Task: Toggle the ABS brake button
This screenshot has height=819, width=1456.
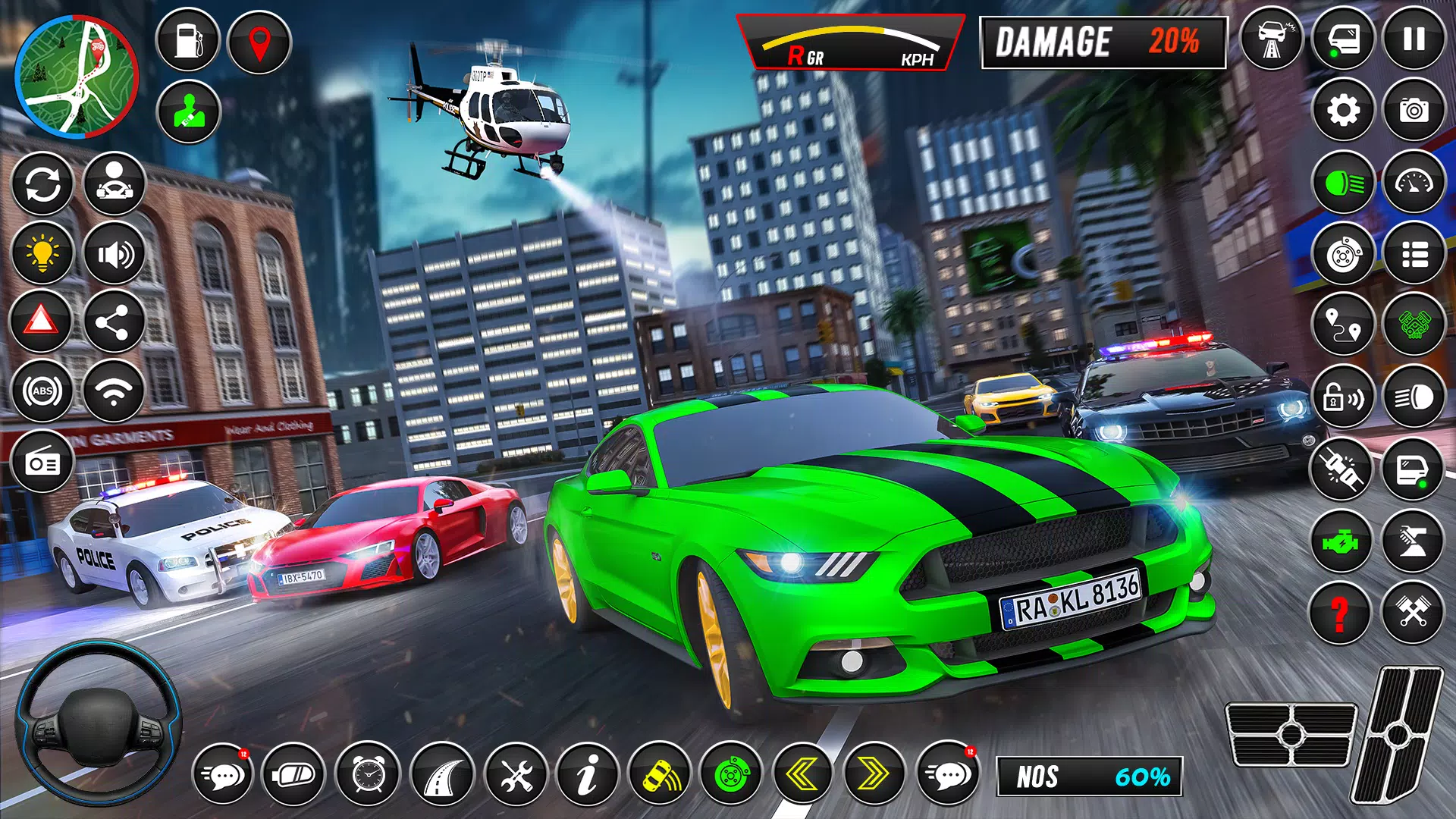Action: pos(42,391)
